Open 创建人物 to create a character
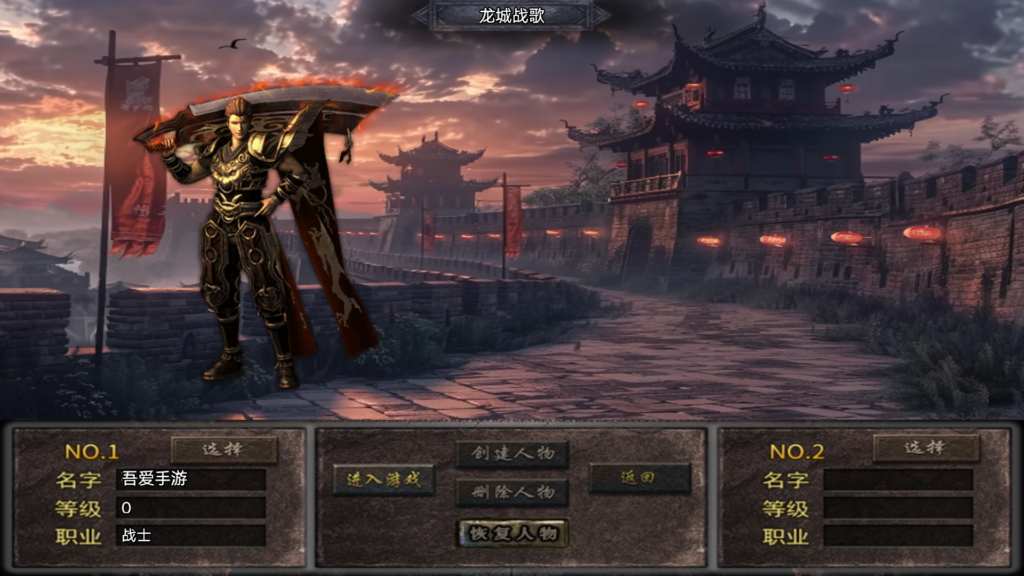This screenshot has height=576, width=1024. click(x=512, y=455)
